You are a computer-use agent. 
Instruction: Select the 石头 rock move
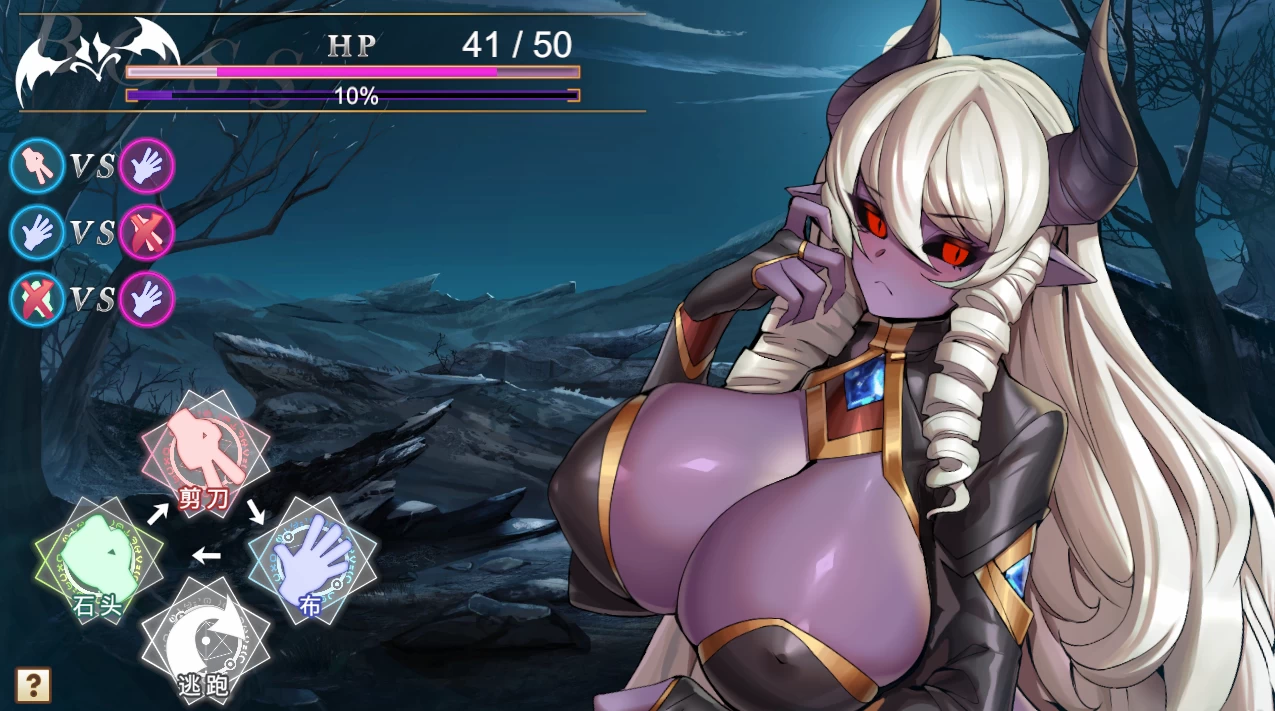[99, 561]
